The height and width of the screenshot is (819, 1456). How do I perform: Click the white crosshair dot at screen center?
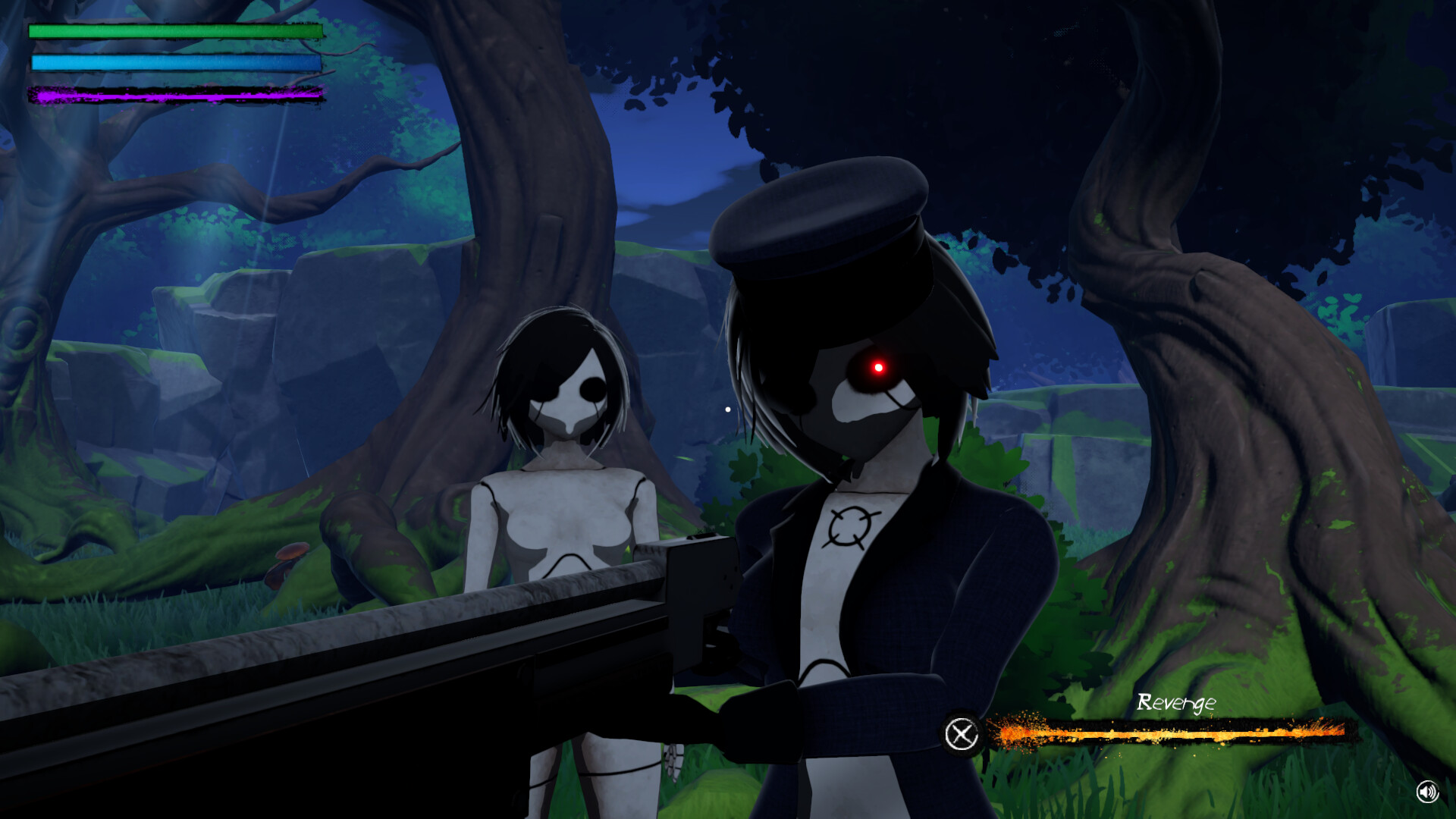click(x=727, y=409)
